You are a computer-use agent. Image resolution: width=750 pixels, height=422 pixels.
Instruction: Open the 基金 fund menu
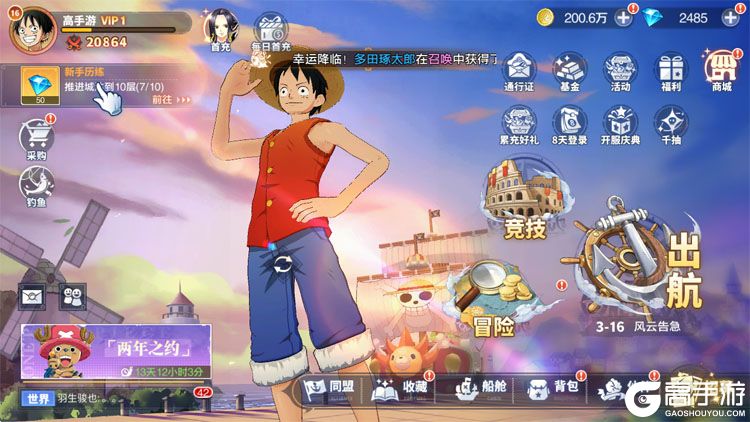click(x=570, y=70)
